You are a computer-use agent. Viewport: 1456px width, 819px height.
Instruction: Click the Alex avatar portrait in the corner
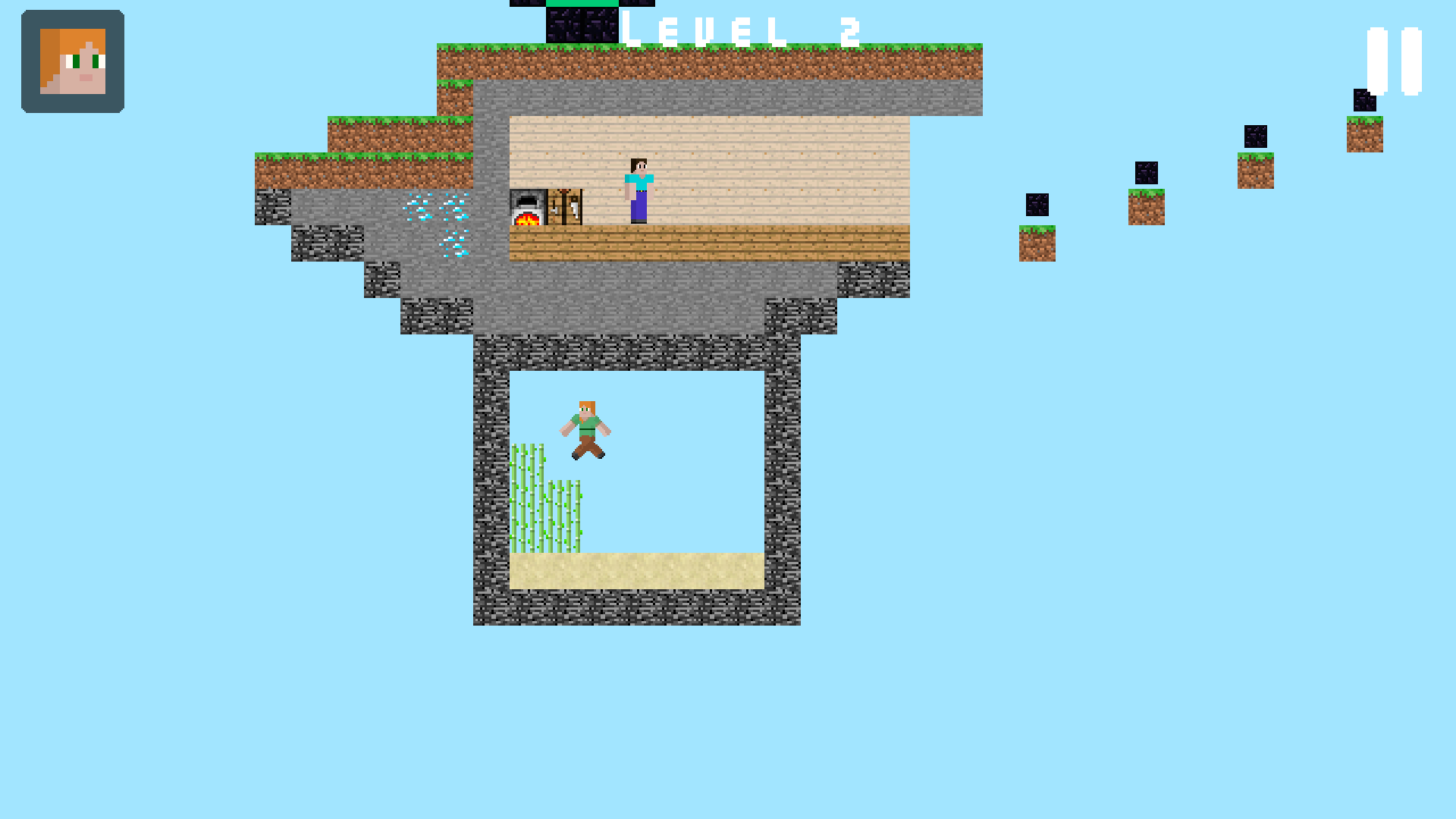[72, 62]
